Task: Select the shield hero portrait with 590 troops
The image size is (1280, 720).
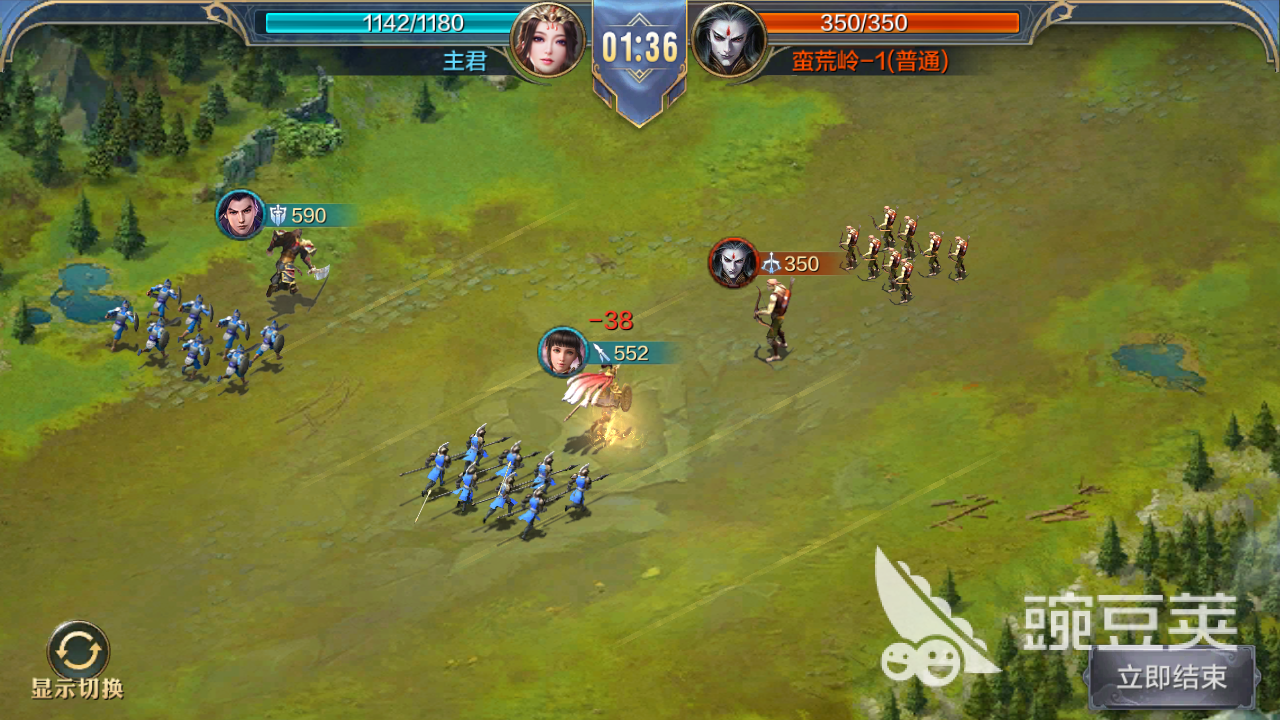Action: (241, 215)
